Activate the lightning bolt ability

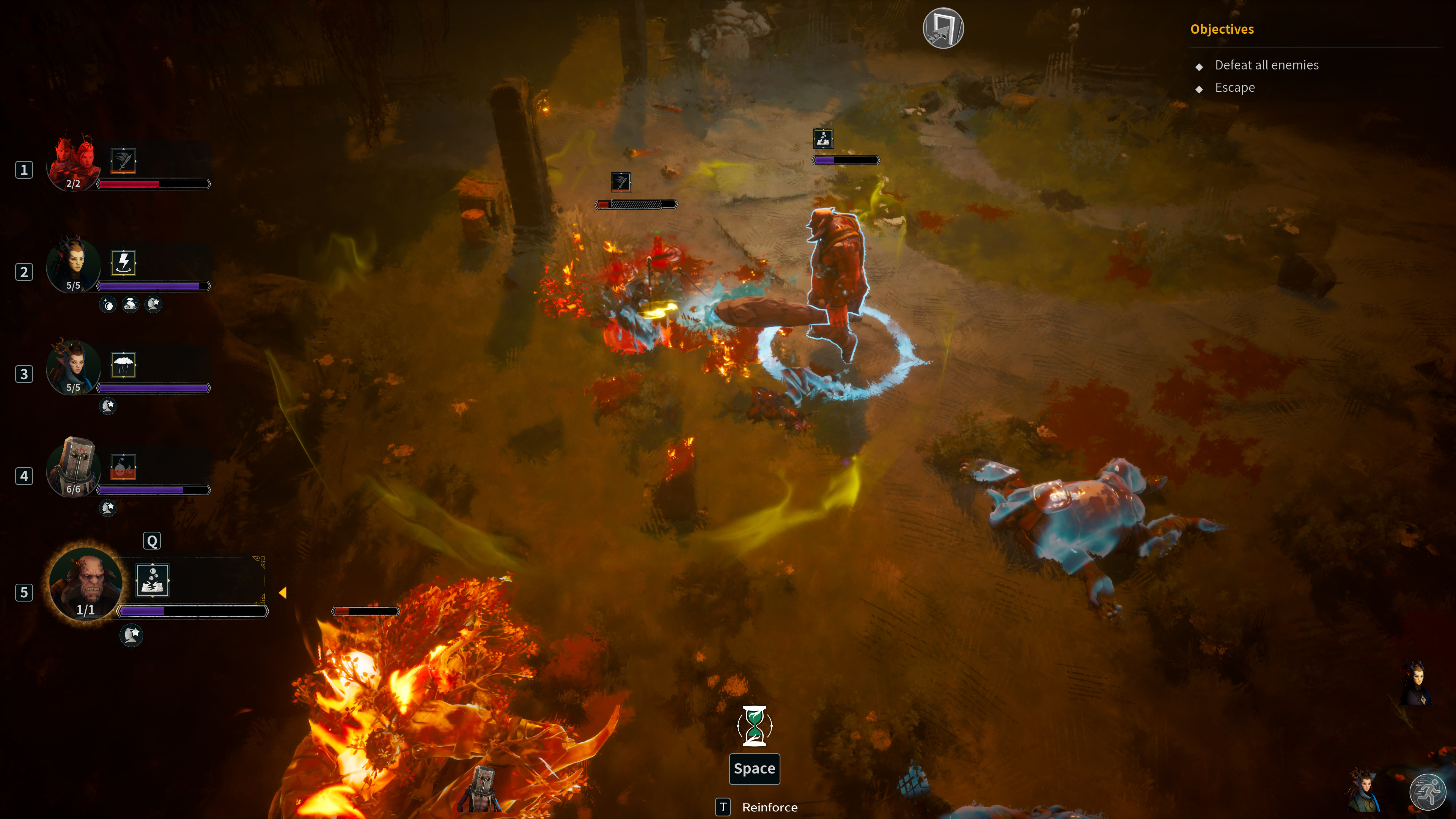123,263
